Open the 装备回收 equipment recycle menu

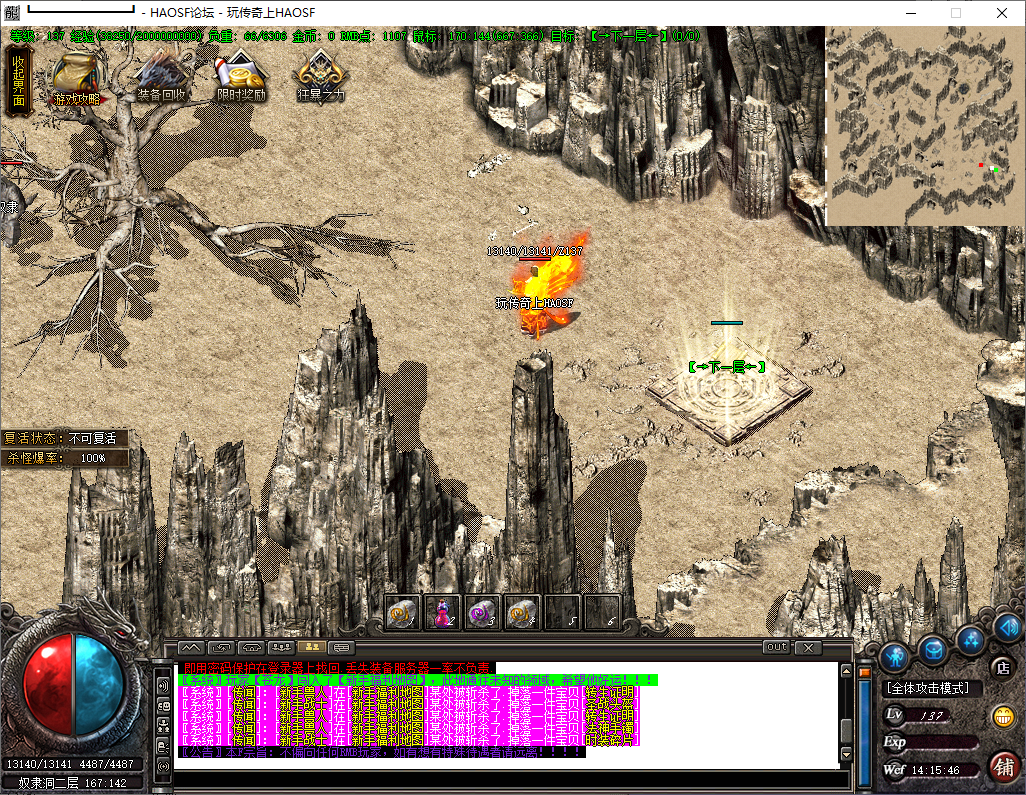point(161,78)
